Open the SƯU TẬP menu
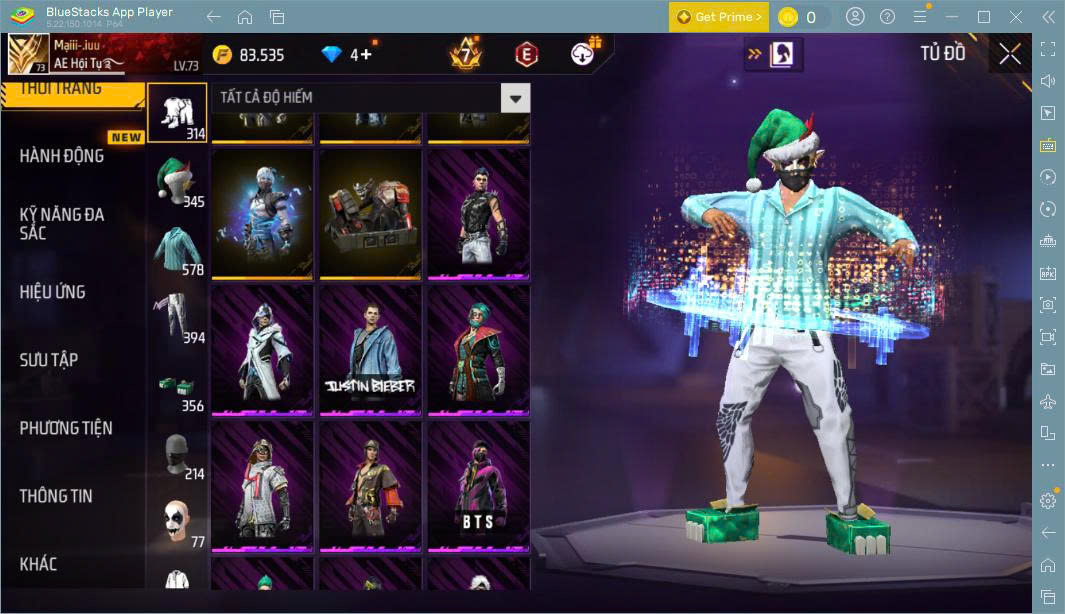This screenshot has height=614, width=1065. click(49, 360)
